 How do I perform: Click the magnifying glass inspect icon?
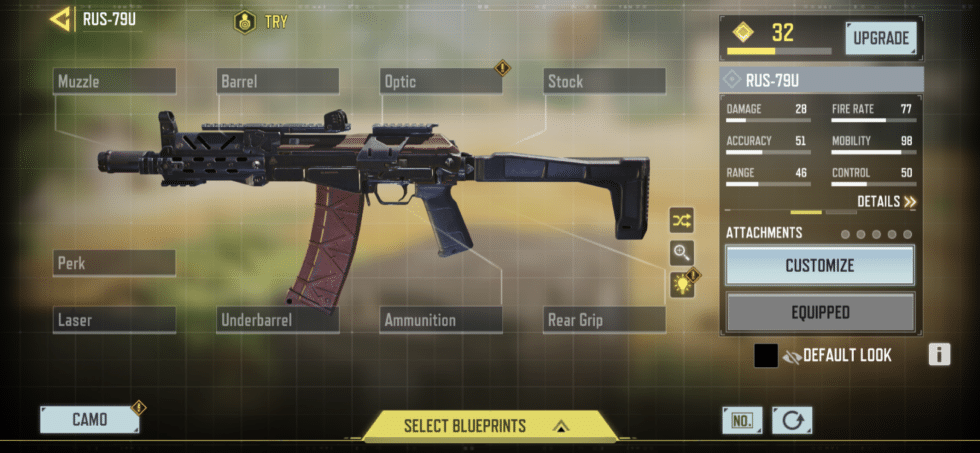point(682,252)
